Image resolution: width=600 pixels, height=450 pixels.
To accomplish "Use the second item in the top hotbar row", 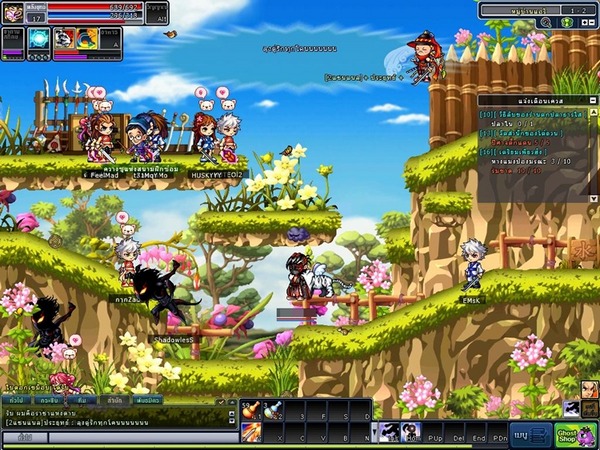I will tap(273, 410).
